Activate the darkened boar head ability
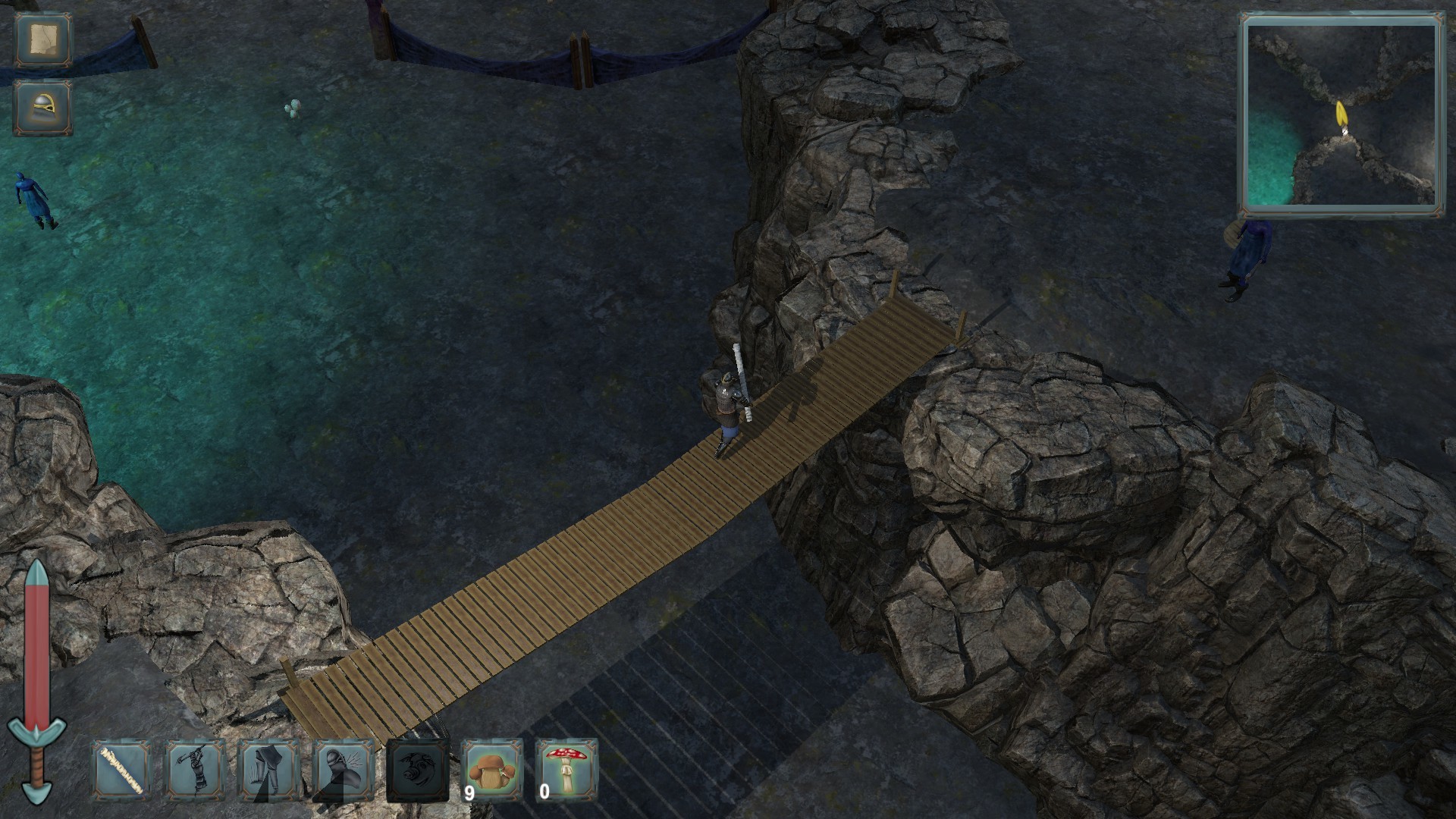 416,771
